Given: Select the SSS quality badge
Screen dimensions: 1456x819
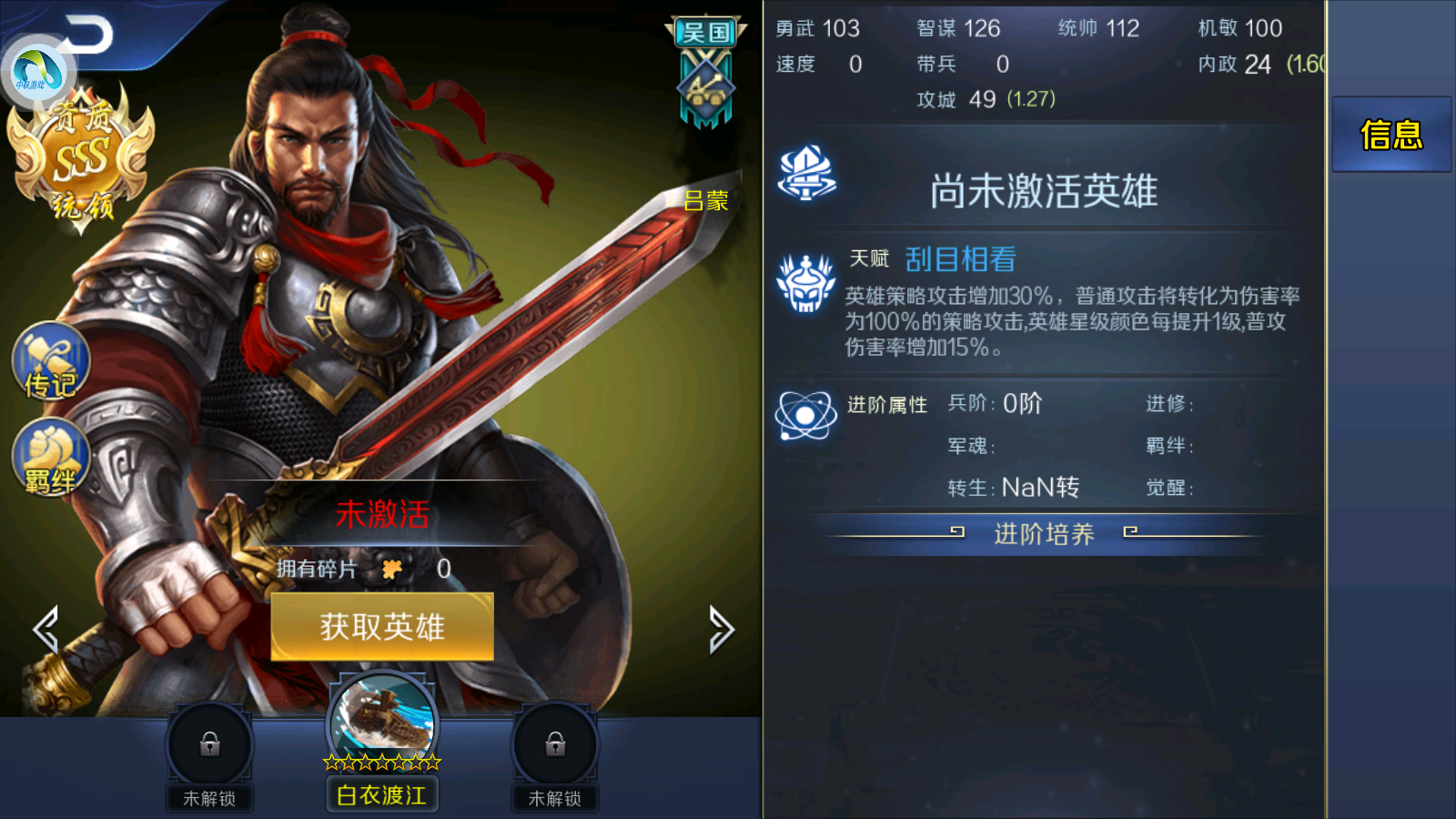Looking at the screenshot, I should click(x=82, y=155).
